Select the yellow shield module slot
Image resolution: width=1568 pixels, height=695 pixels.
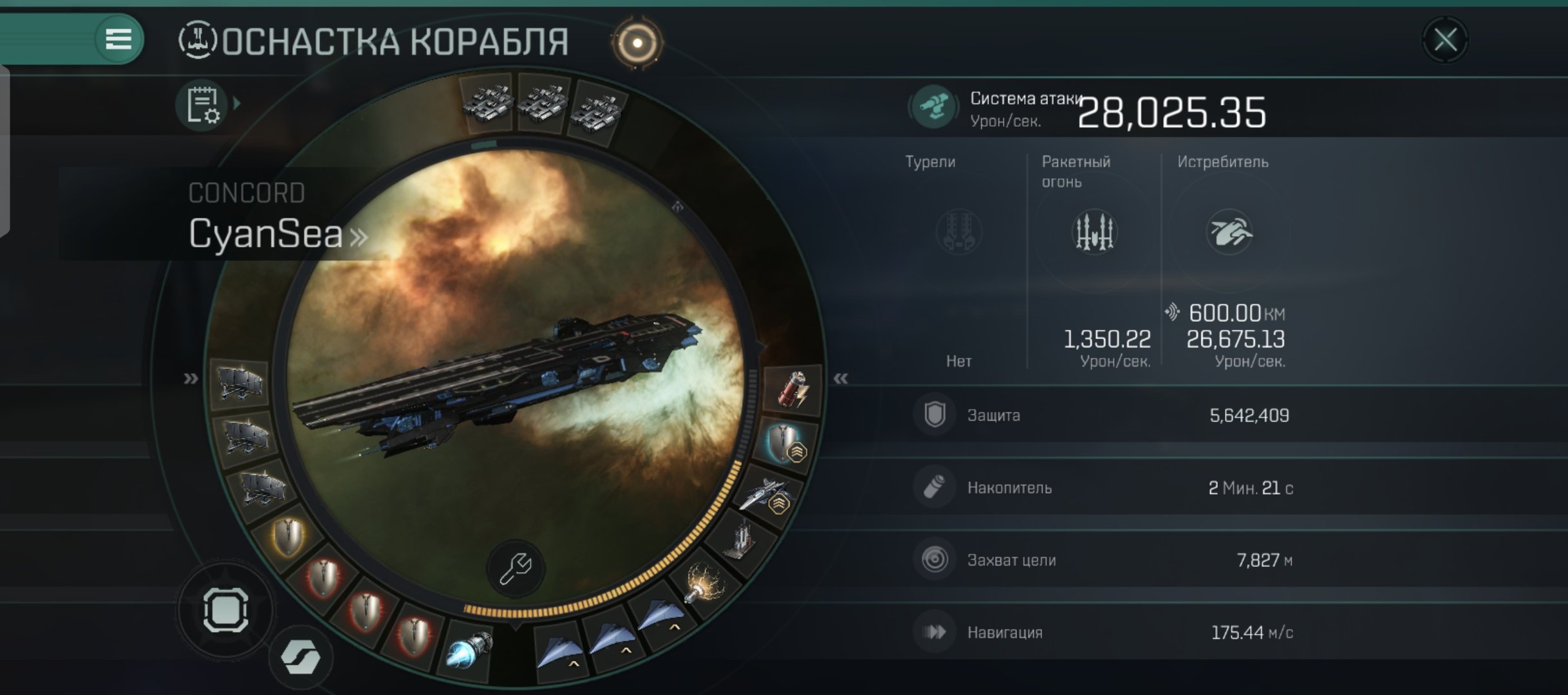tap(287, 536)
